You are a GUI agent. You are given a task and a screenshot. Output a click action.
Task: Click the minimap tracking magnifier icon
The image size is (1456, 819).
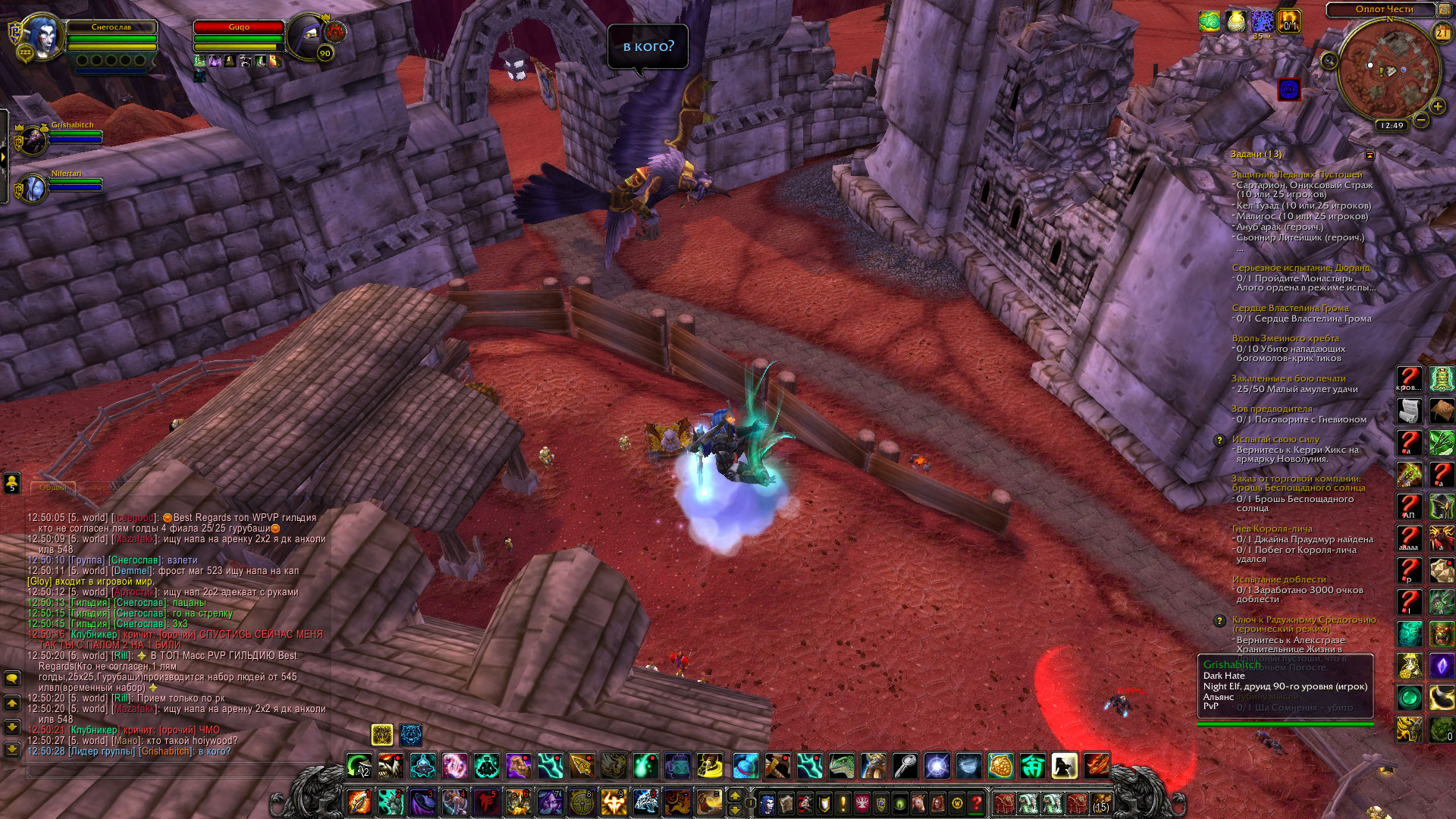(x=1329, y=61)
